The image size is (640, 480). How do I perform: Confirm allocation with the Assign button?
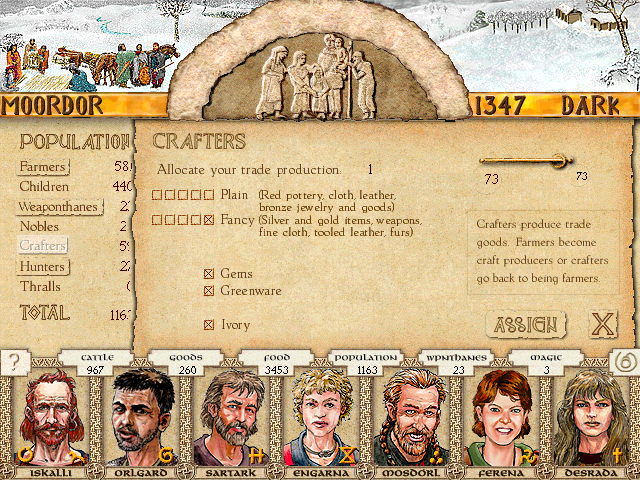pos(525,325)
